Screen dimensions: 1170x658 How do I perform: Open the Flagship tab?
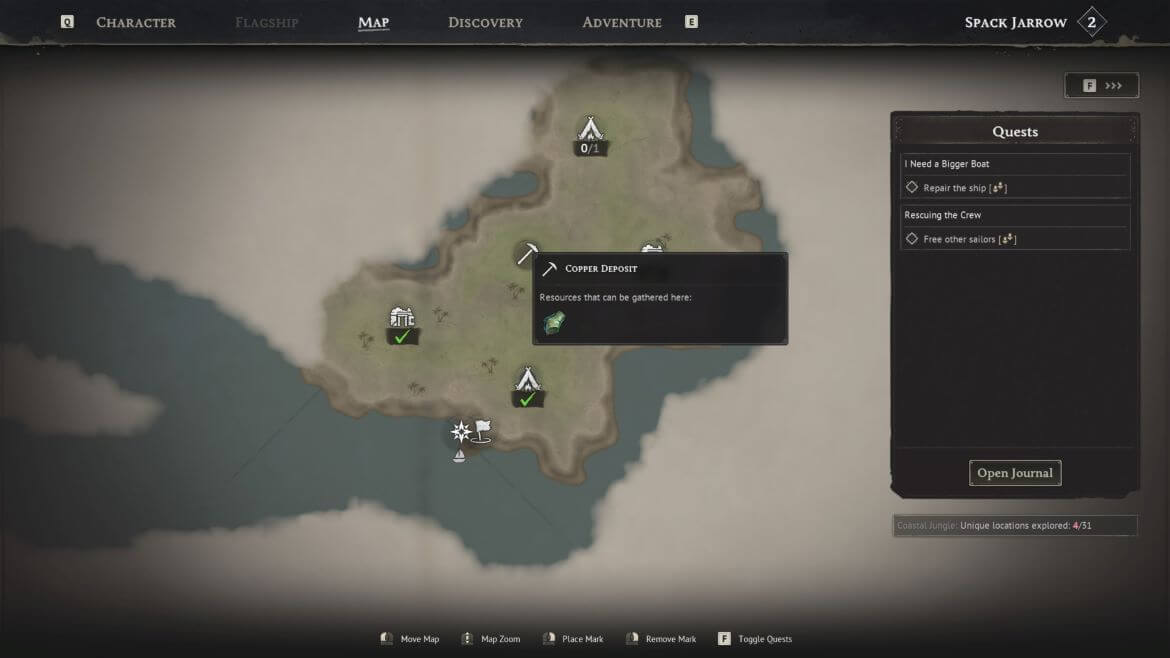coord(266,22)
